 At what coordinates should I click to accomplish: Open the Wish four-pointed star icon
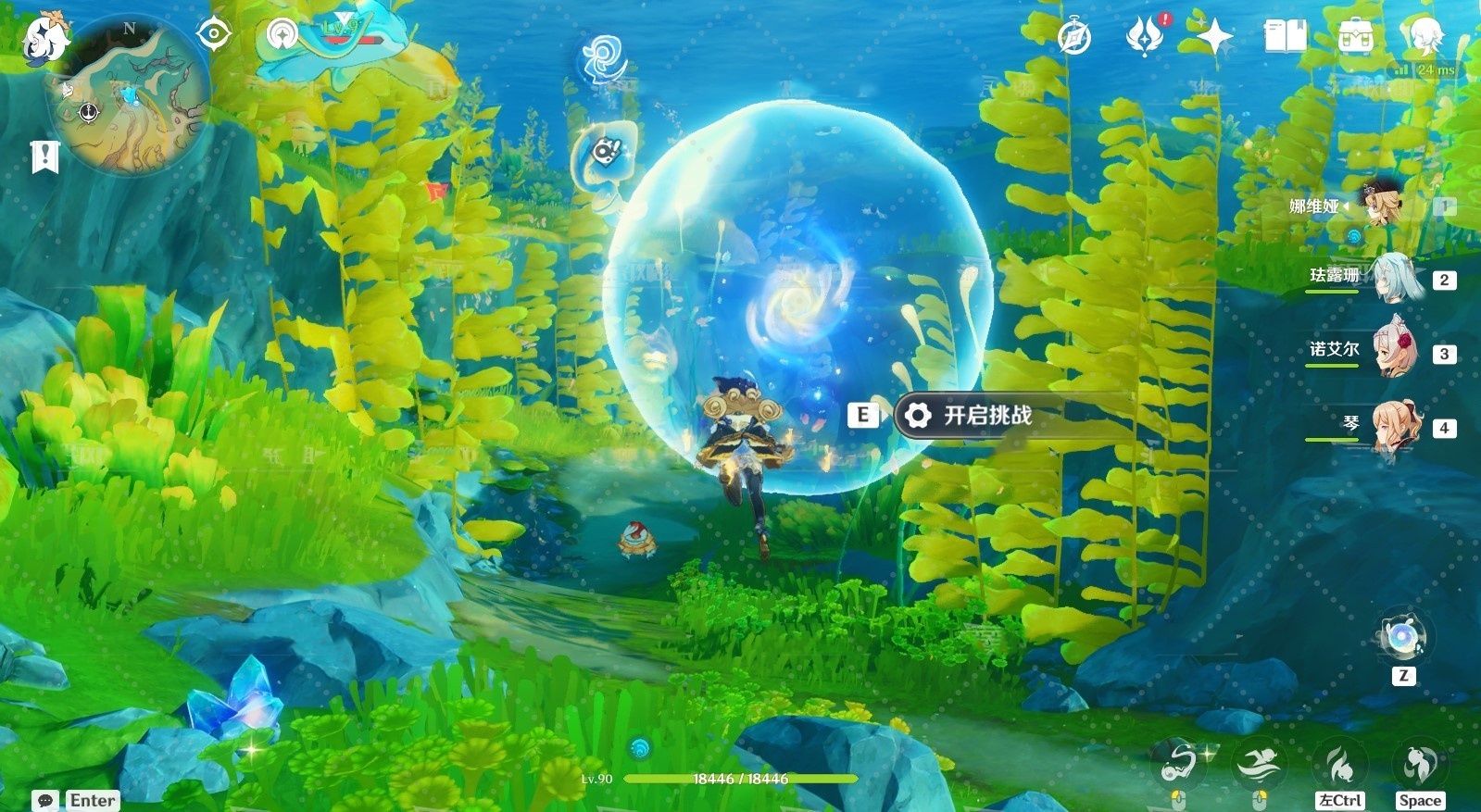pos(1214,37)
